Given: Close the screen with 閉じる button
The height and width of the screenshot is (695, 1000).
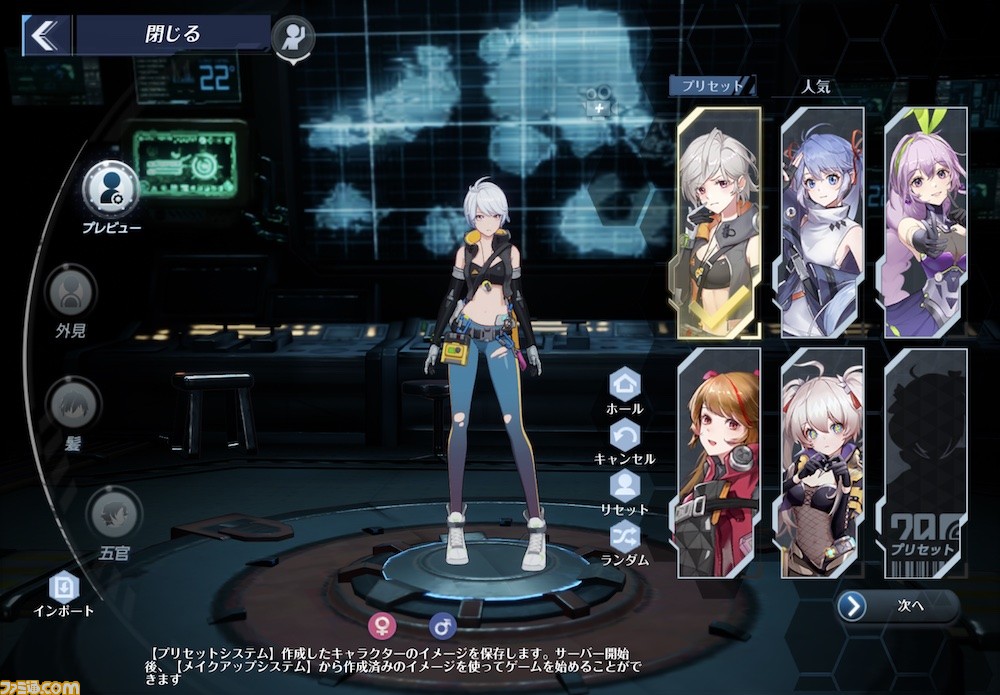Looking at the screenshot, I should (x=172, y=34).
